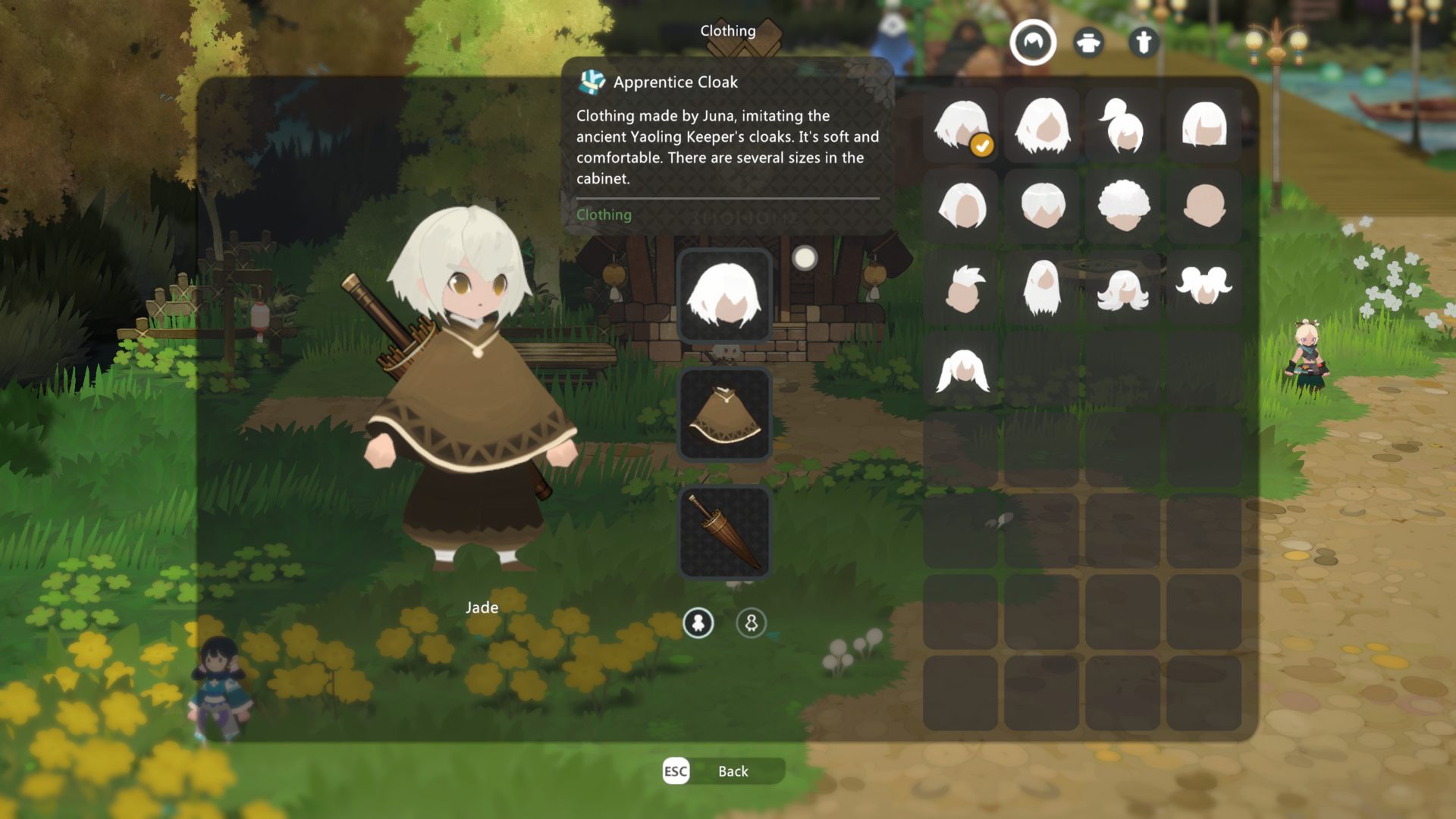Select the twin pigtails hairstyle

click(961, 369)
